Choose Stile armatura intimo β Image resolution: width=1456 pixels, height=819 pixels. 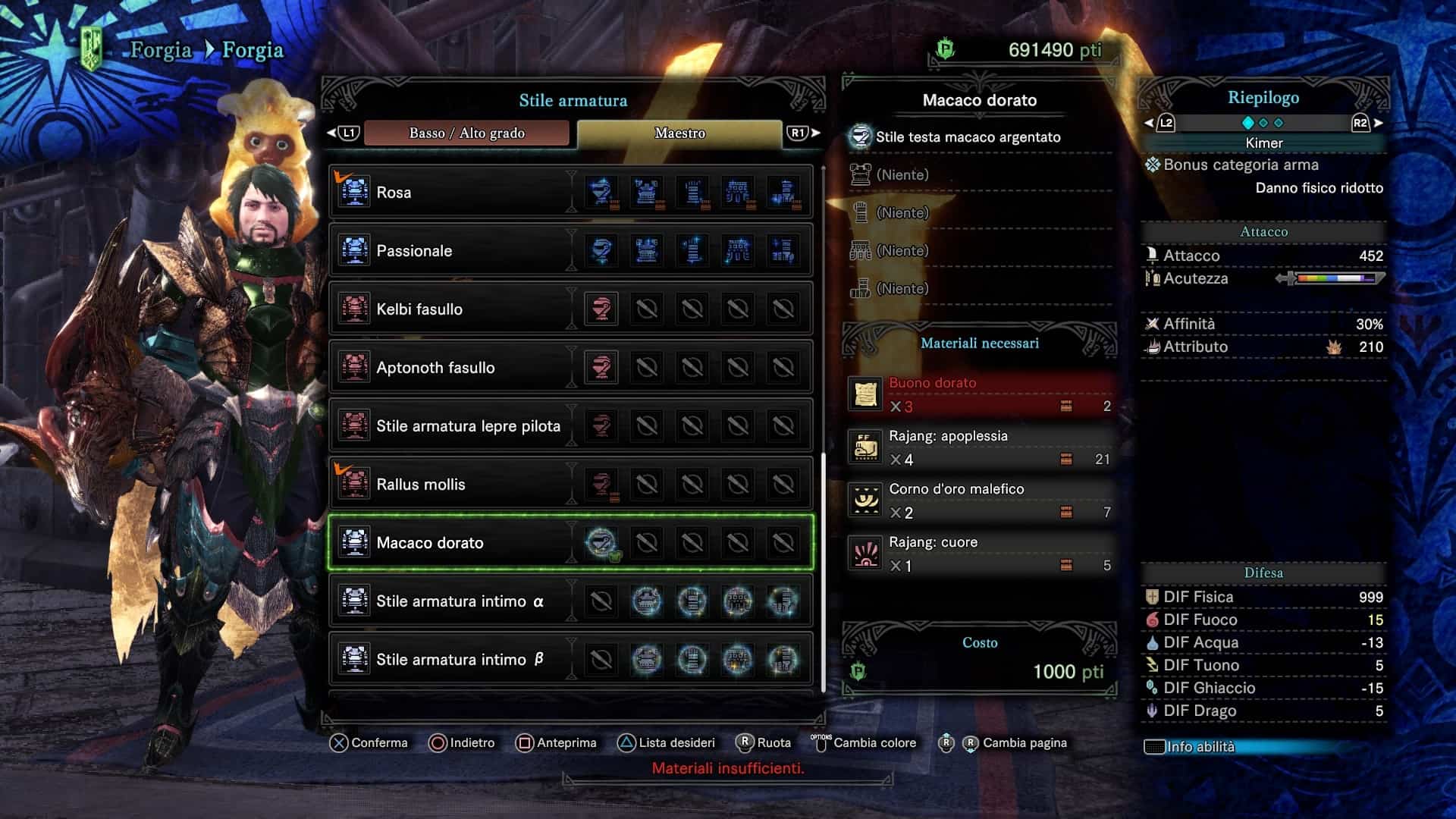tap(460, 660)
